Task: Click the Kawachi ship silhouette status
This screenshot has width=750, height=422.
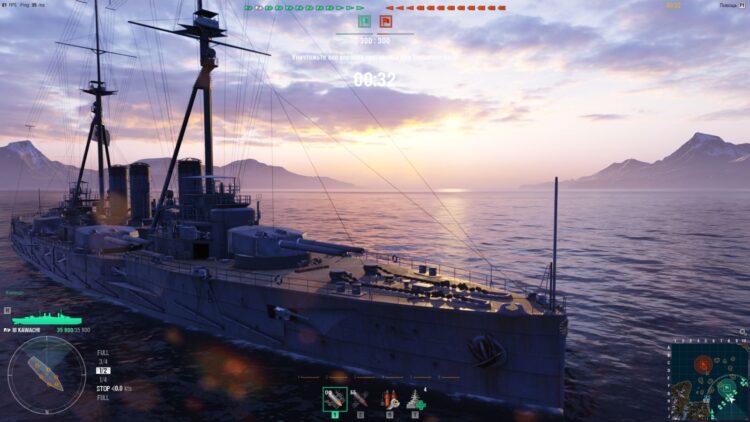Action: click(x=45, y=320)
